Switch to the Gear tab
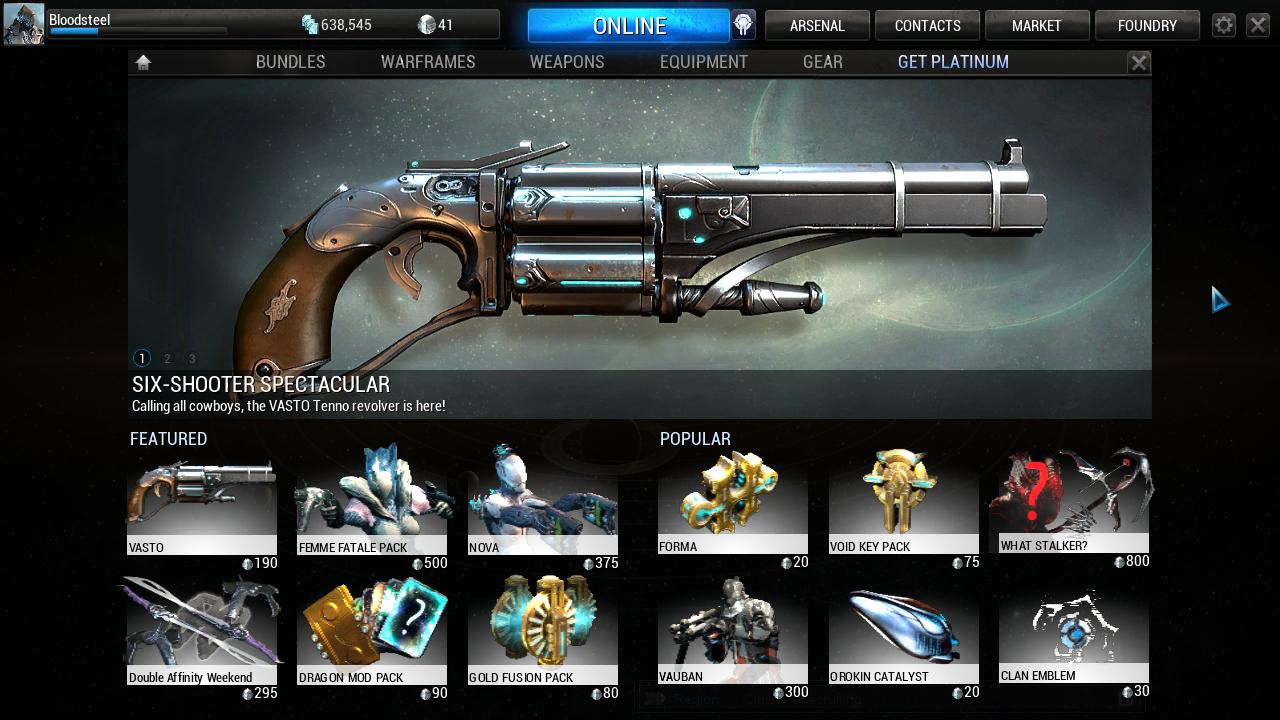This screenshot has width=1280, height=720. point(822,62)
